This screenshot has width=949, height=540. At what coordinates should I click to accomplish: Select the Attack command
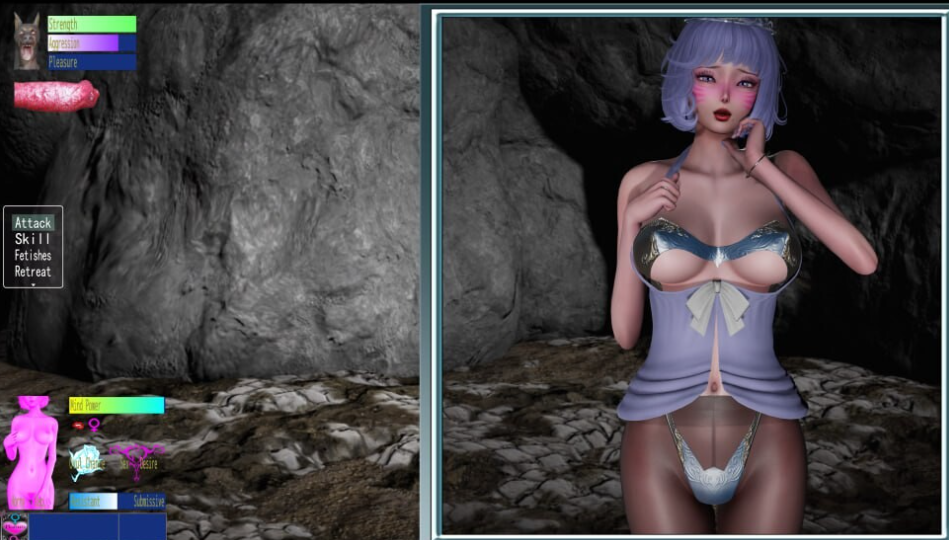pos(33,223)
